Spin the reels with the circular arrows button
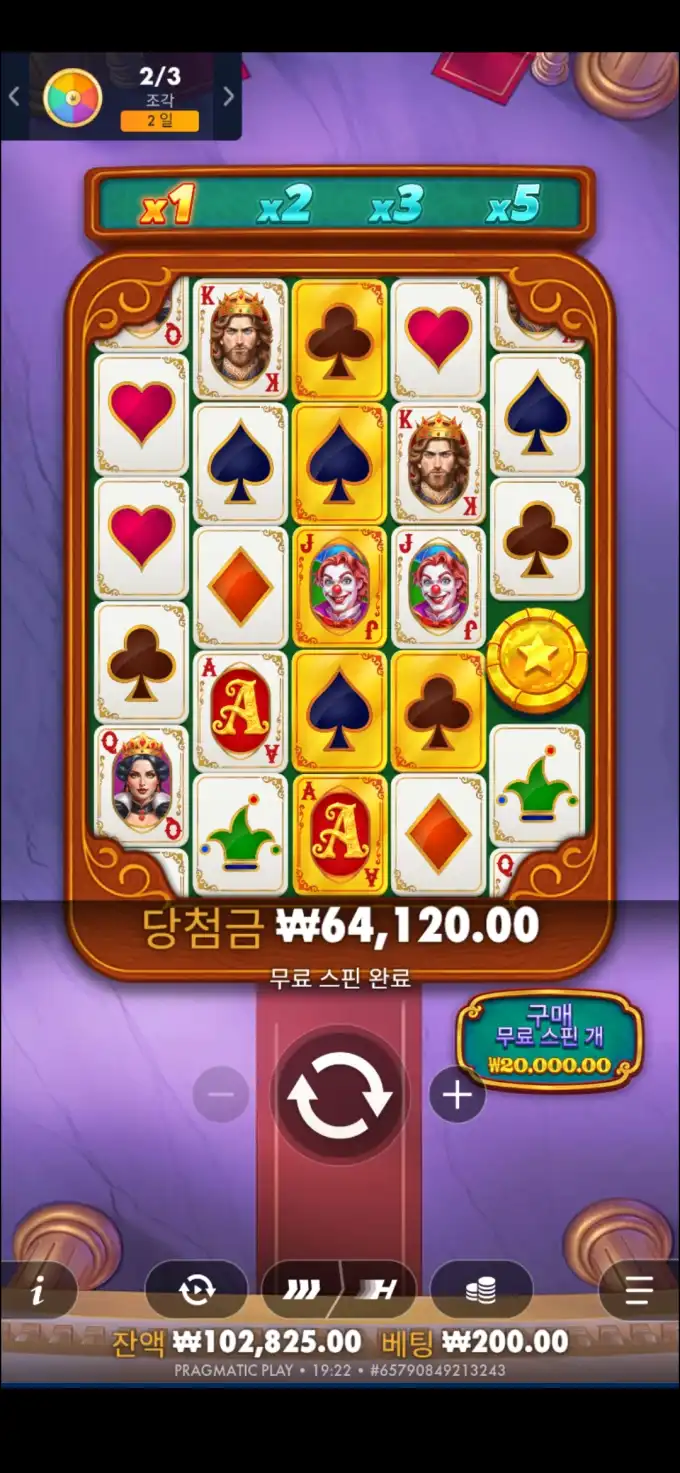This screenshot has width=680, height=1473. [x=339, y=1095]
